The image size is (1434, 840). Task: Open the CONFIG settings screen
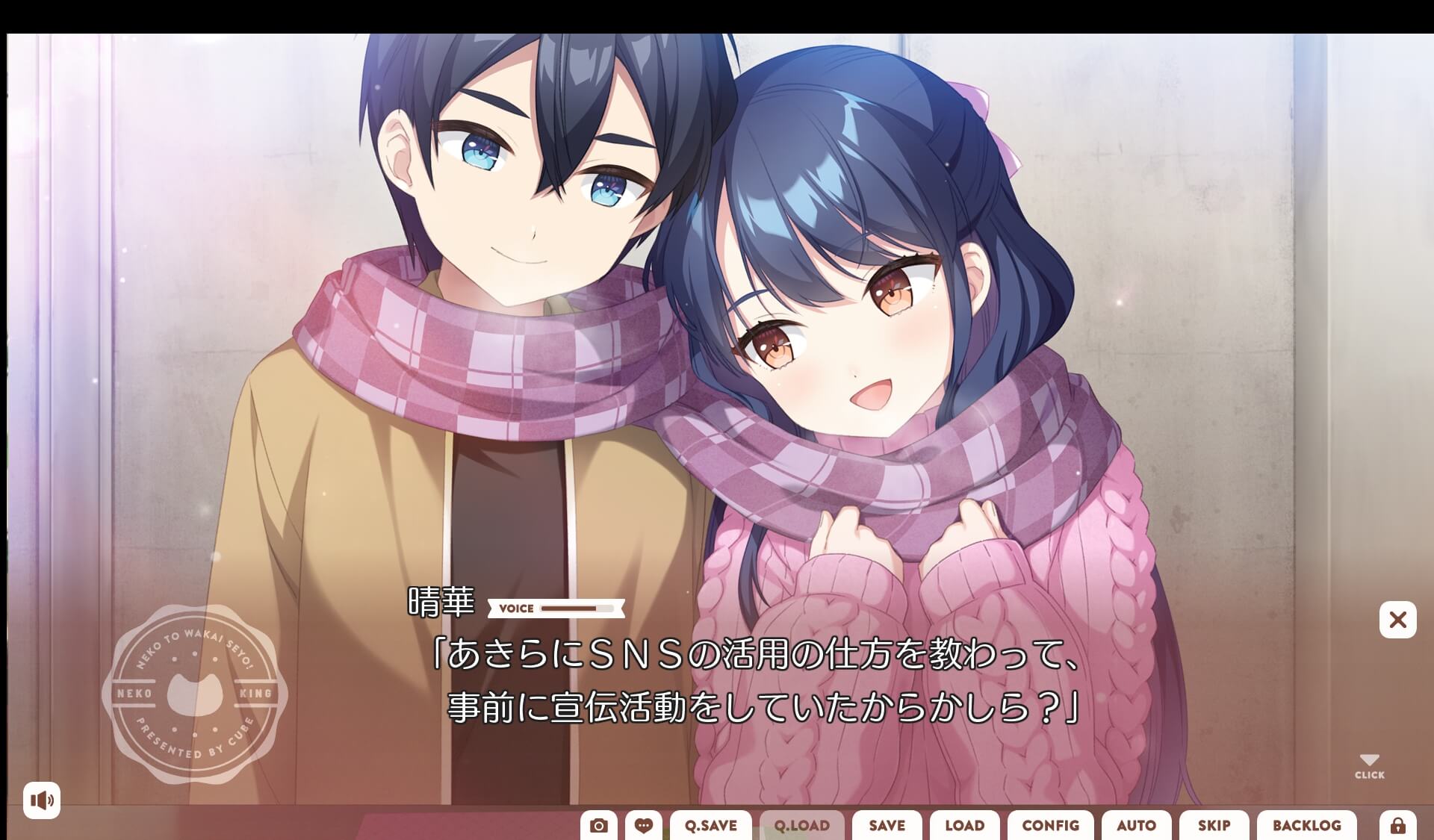[1050, 827]
